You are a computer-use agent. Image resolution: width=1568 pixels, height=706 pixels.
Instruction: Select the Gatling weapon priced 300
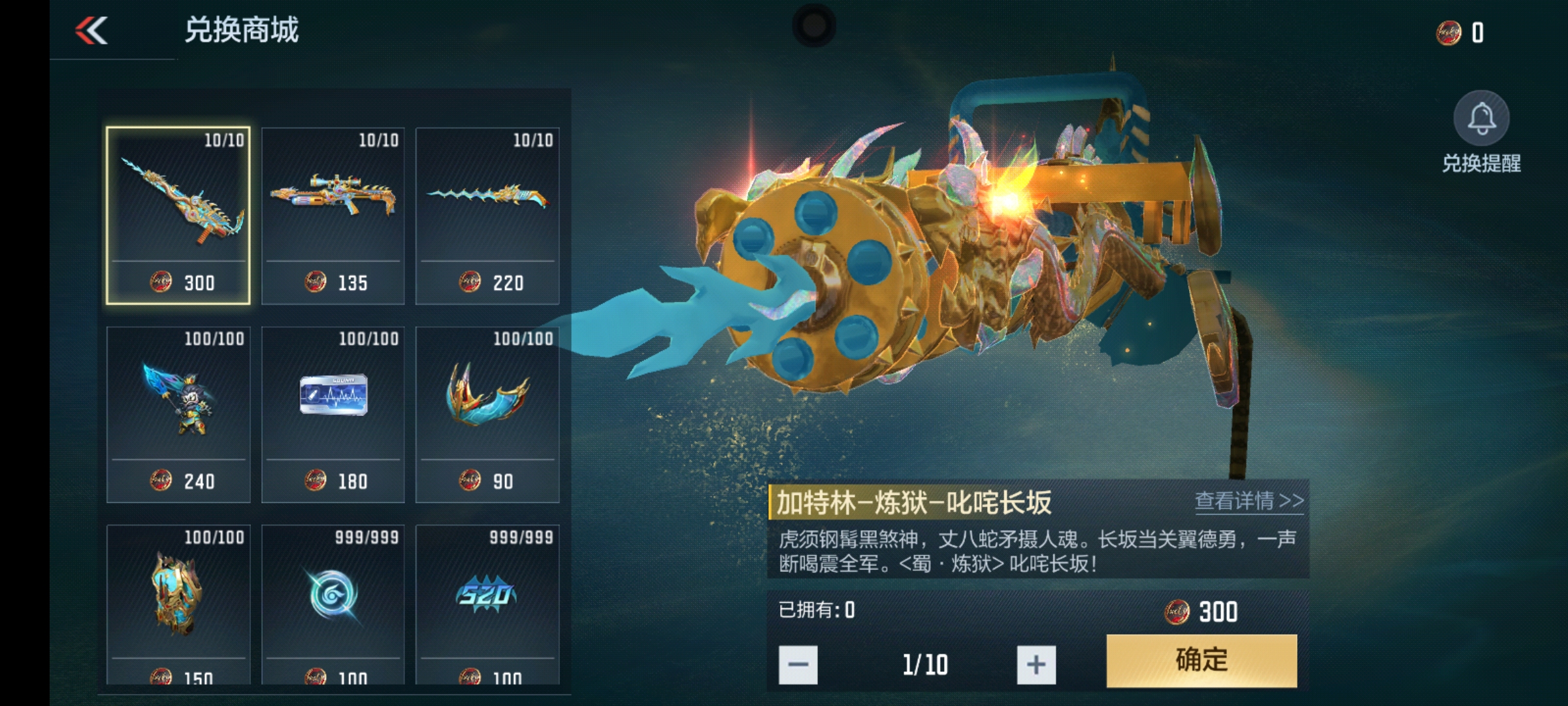click(178, 215)
